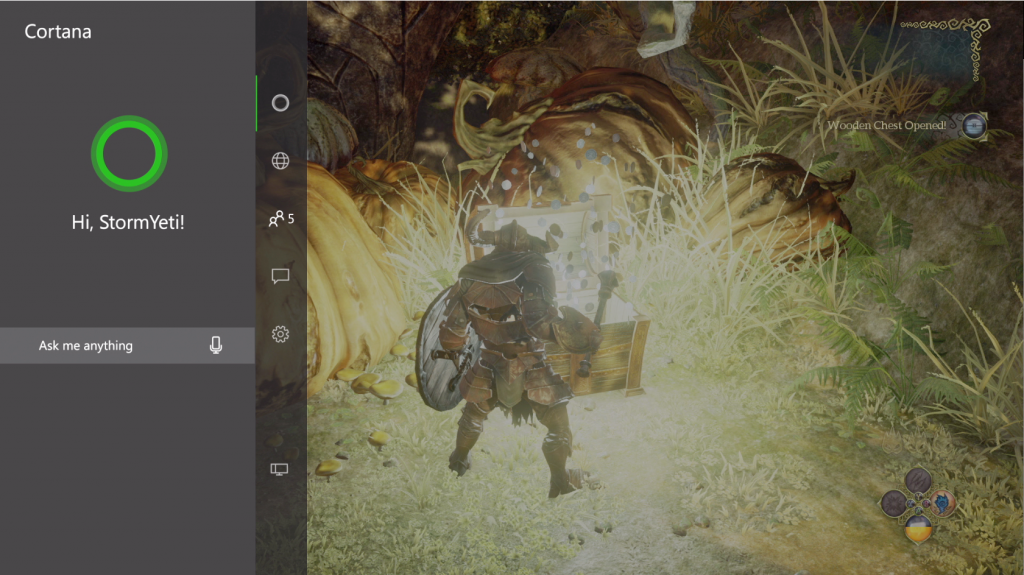Activate the blue creature ability icon
This screenshot has width=1024, height=575.
tap(941, 502)
